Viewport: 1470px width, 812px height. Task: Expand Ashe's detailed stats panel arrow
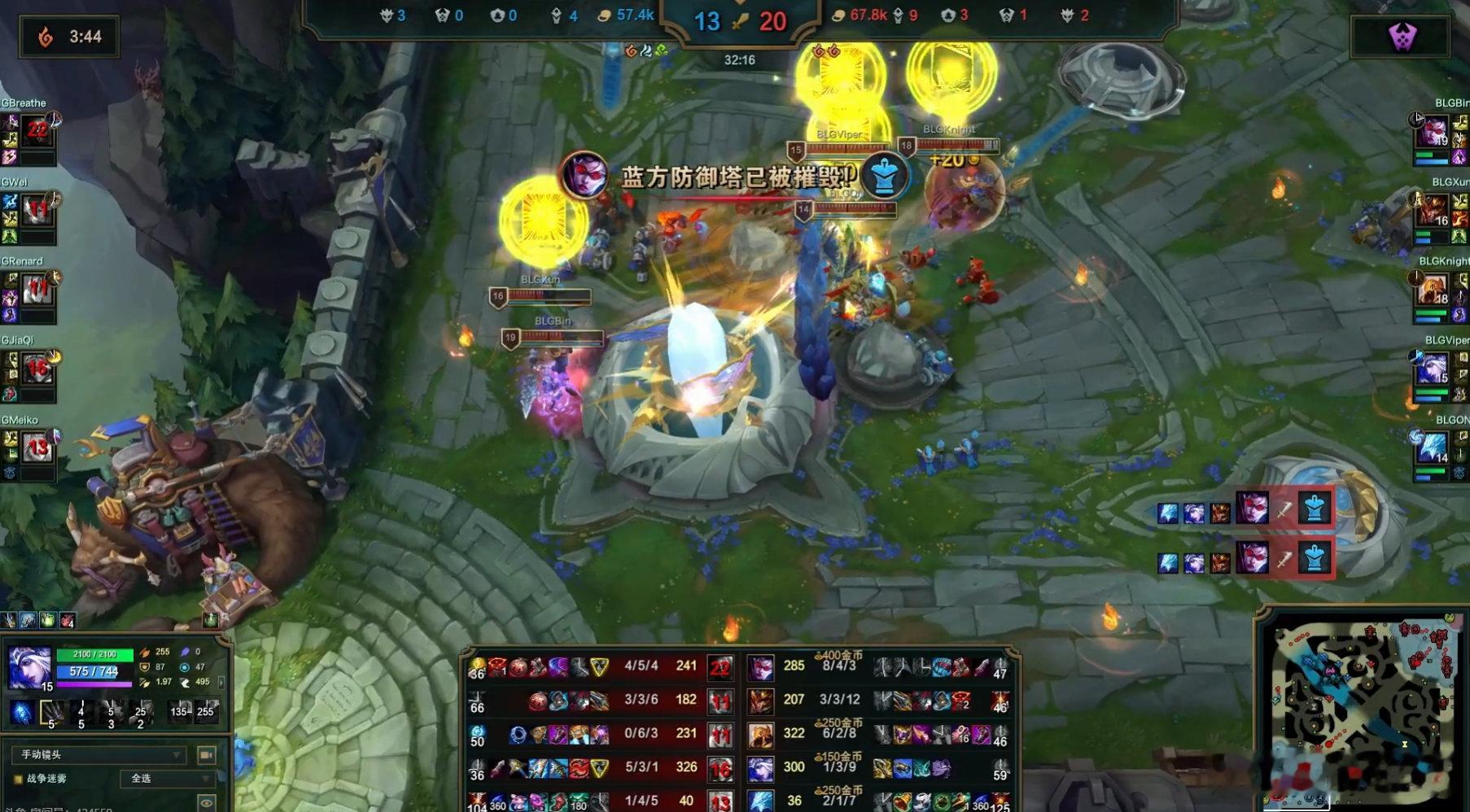[x=221, y=683]
